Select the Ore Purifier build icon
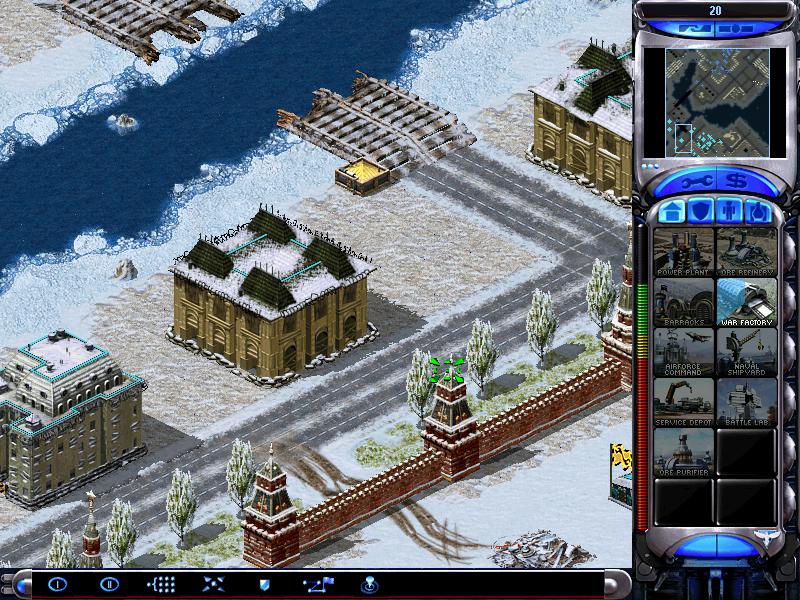800x600 pixels. coord(684,452)
